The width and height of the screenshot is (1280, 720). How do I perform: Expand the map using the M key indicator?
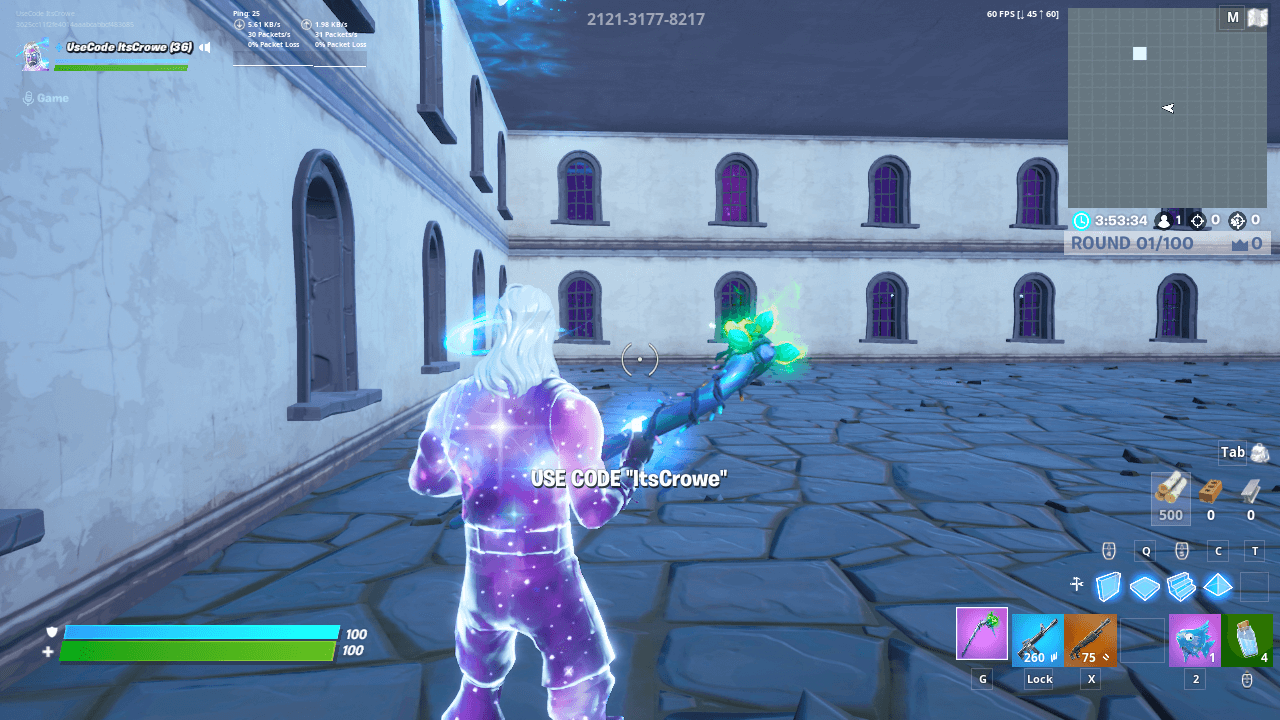1232,17
